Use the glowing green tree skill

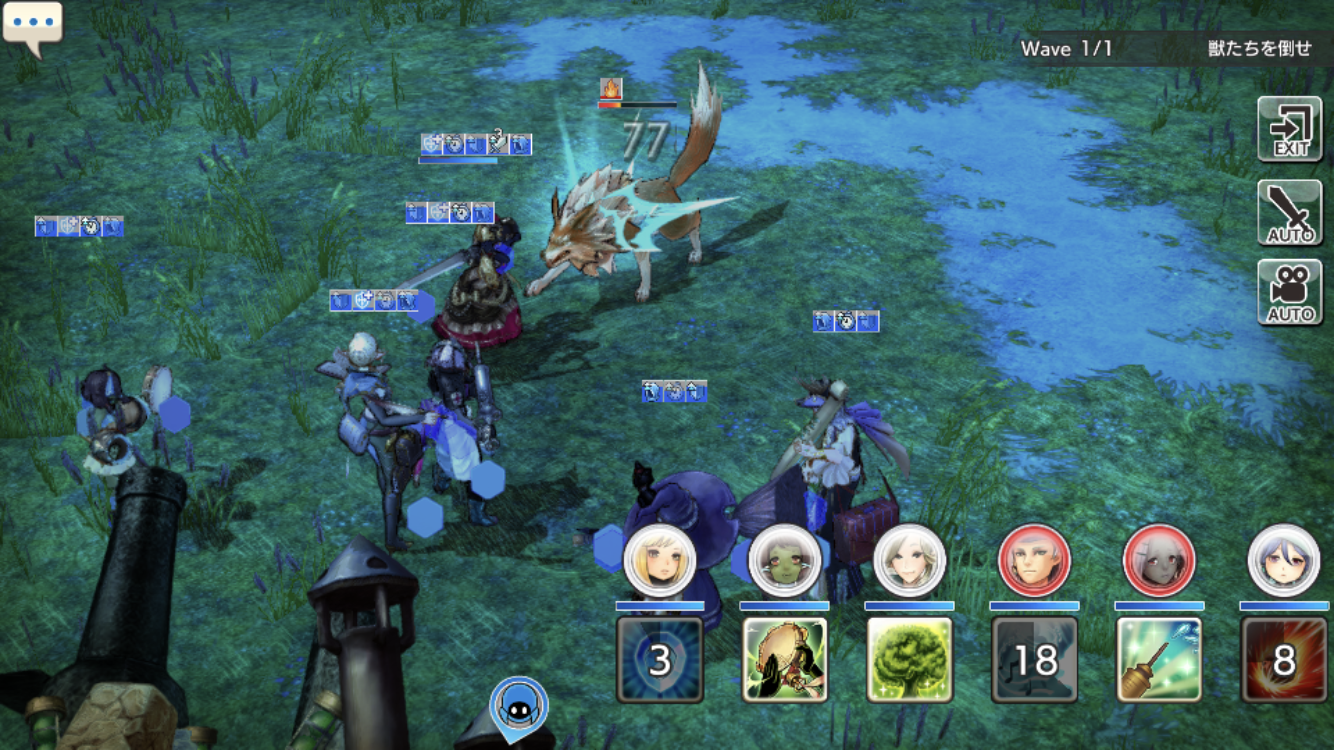909,659
